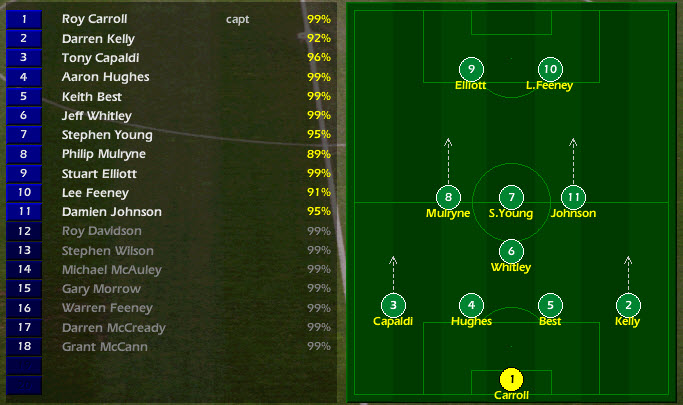This screenshot has width=683, height=405.
Task: Click the number 12 substitute slot button
Action: pos(24,231)
